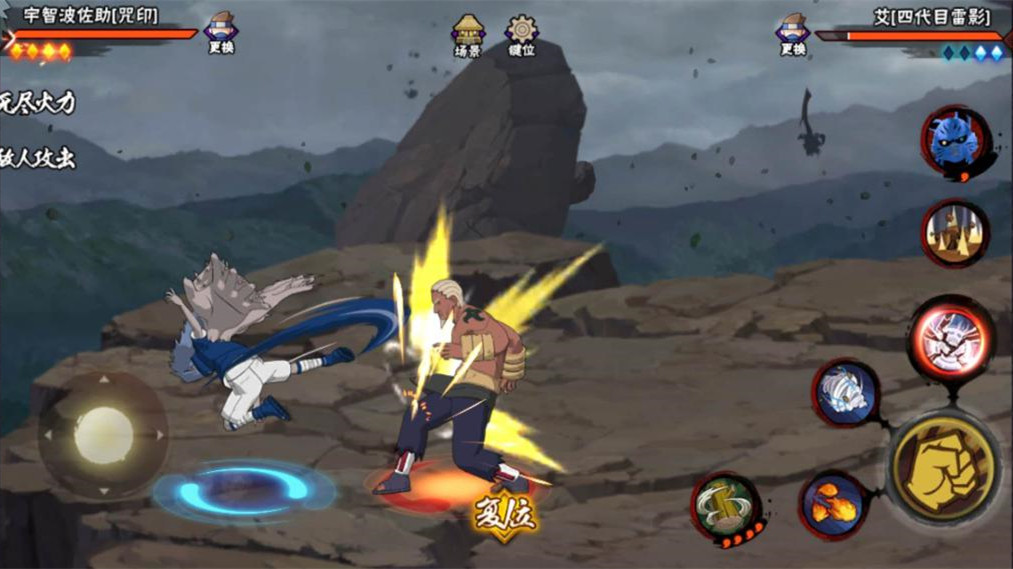Unleash the red lightning ultimate skill

point(950,340)
